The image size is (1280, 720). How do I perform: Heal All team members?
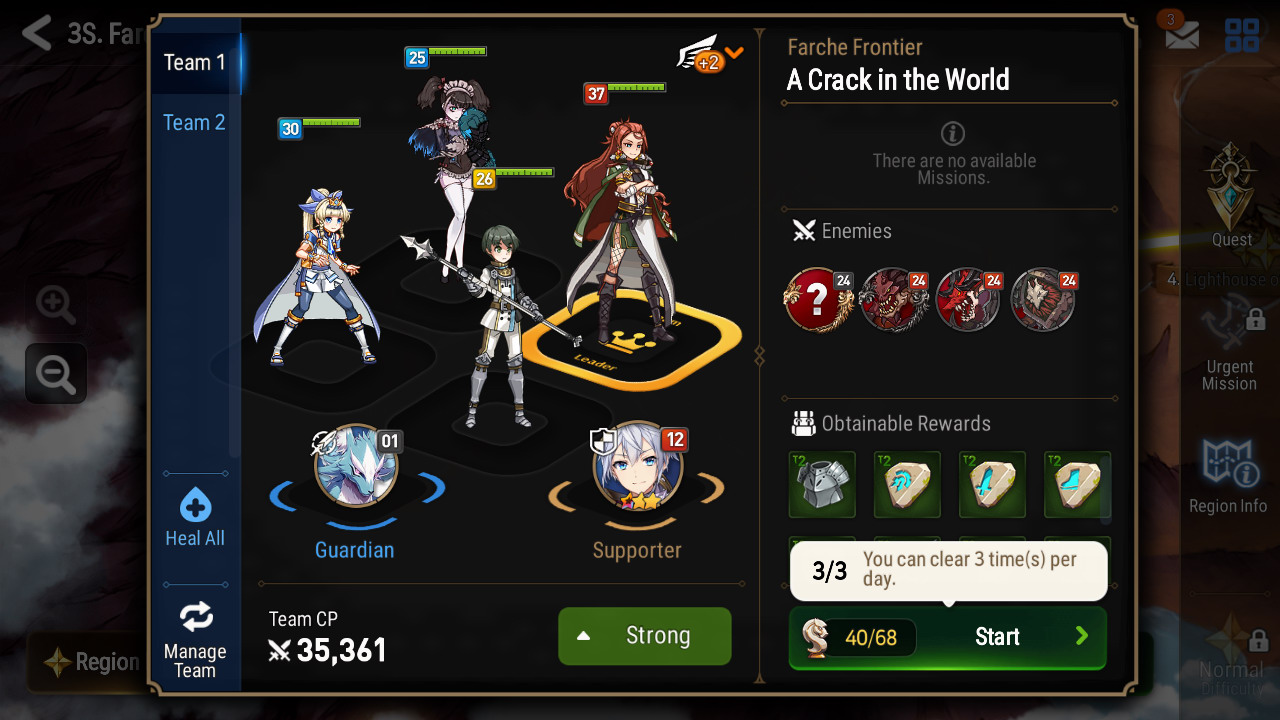pyautogui.click(x=195, y=517)
